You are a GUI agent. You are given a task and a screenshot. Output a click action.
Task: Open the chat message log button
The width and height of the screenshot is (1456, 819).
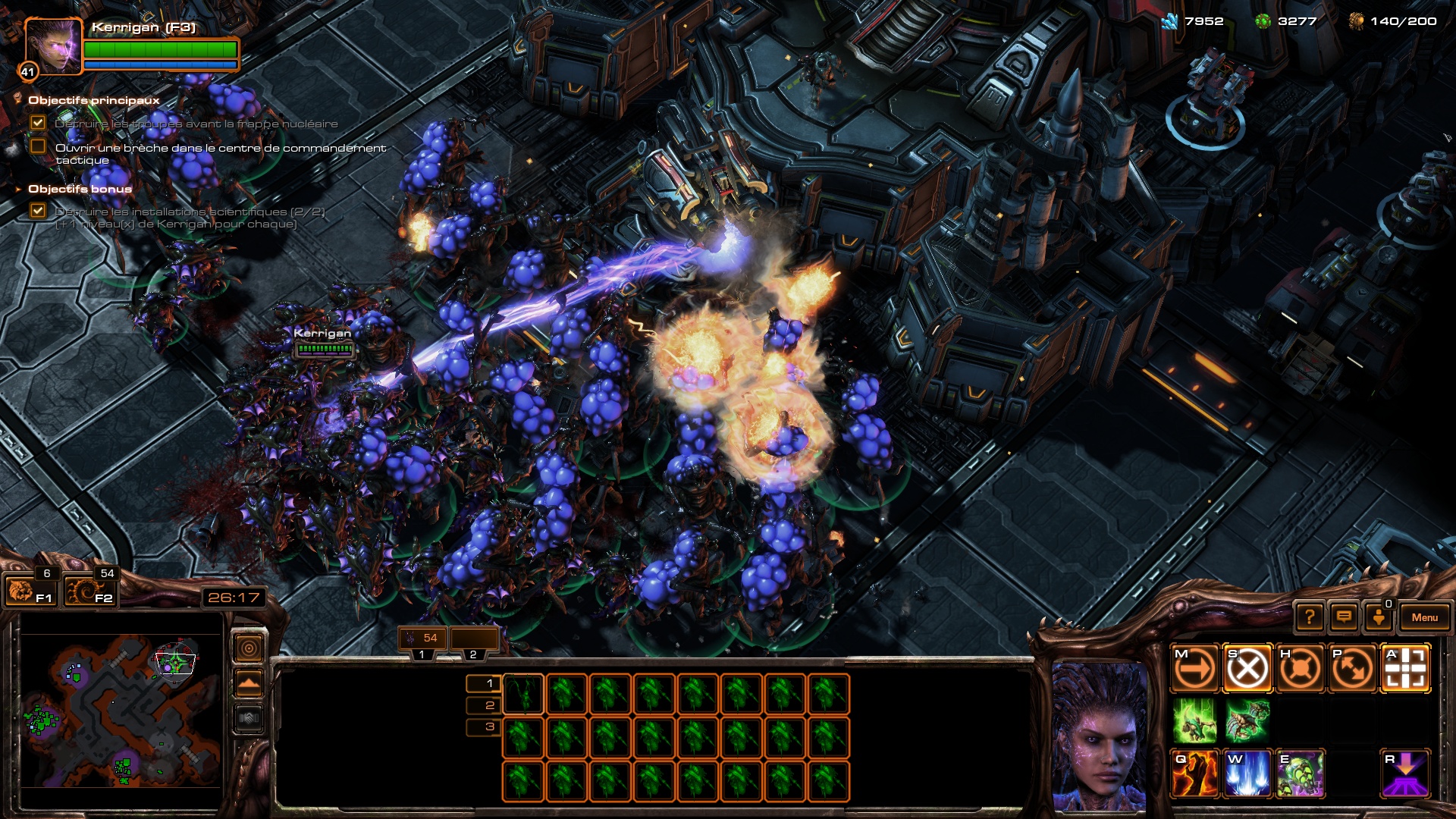1344,617
